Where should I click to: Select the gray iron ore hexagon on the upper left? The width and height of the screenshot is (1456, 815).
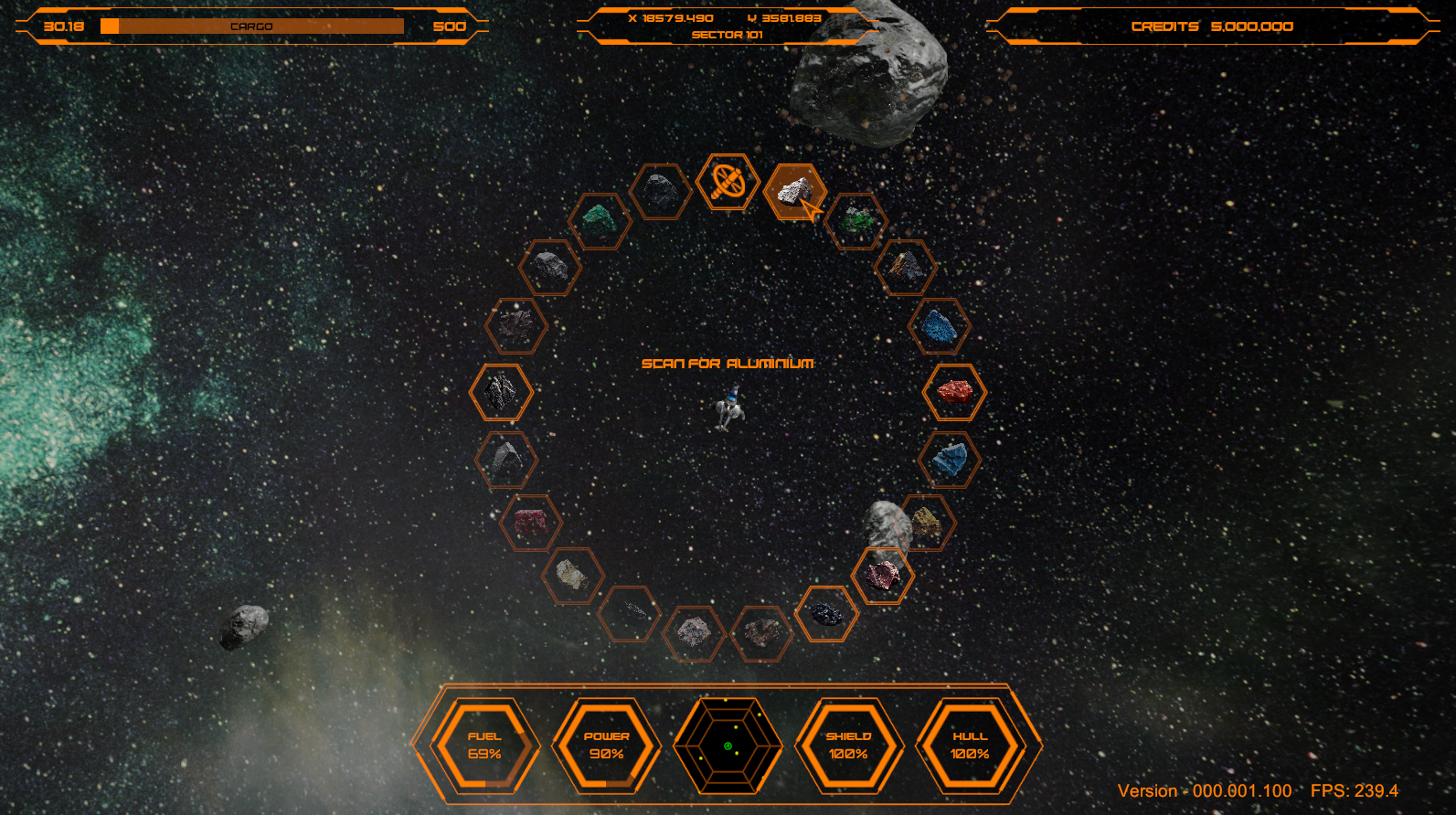pos(548,267)
